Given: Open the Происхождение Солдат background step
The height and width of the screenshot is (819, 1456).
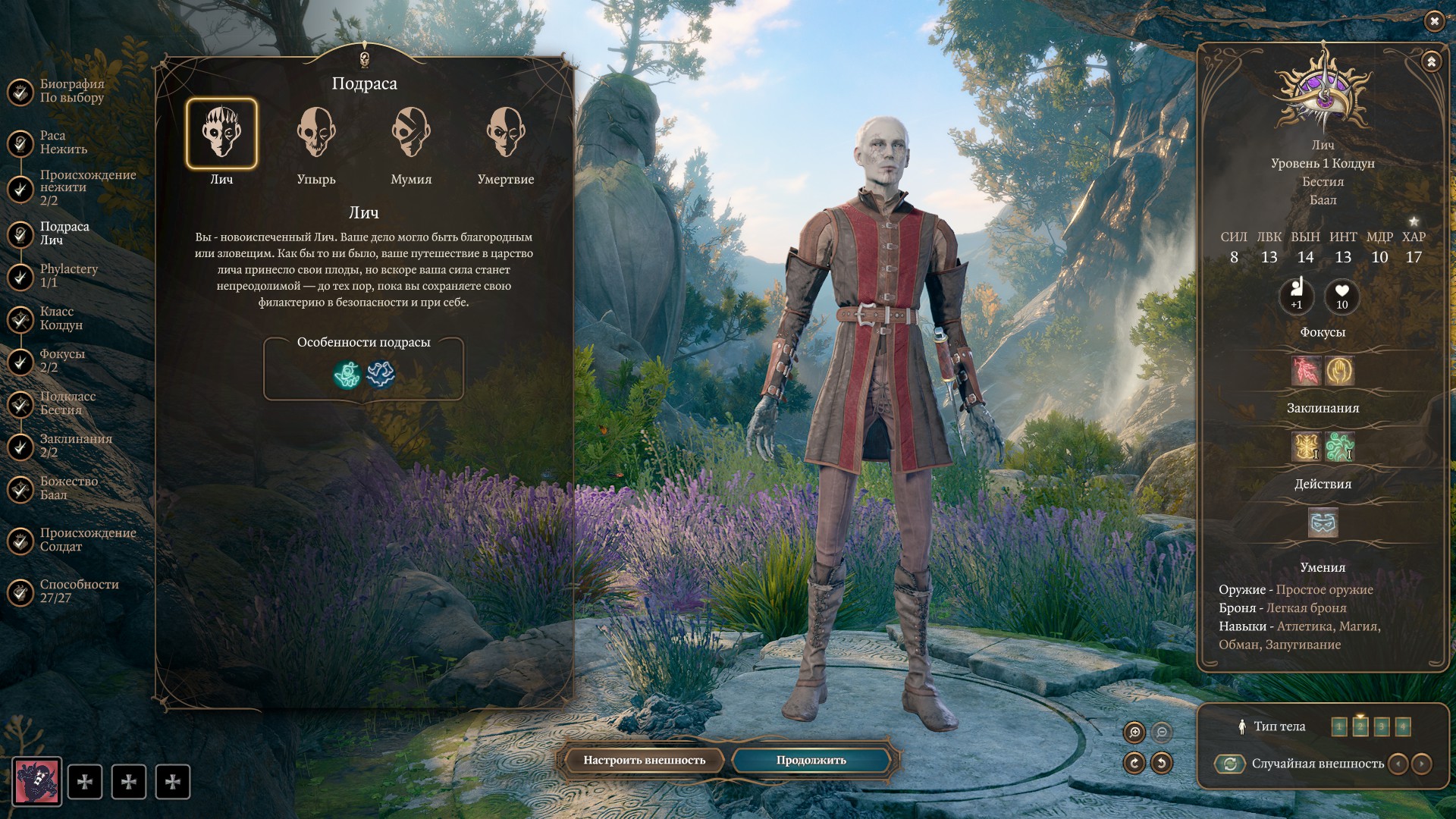Looking at the screenshot, I should click(87, 540).
